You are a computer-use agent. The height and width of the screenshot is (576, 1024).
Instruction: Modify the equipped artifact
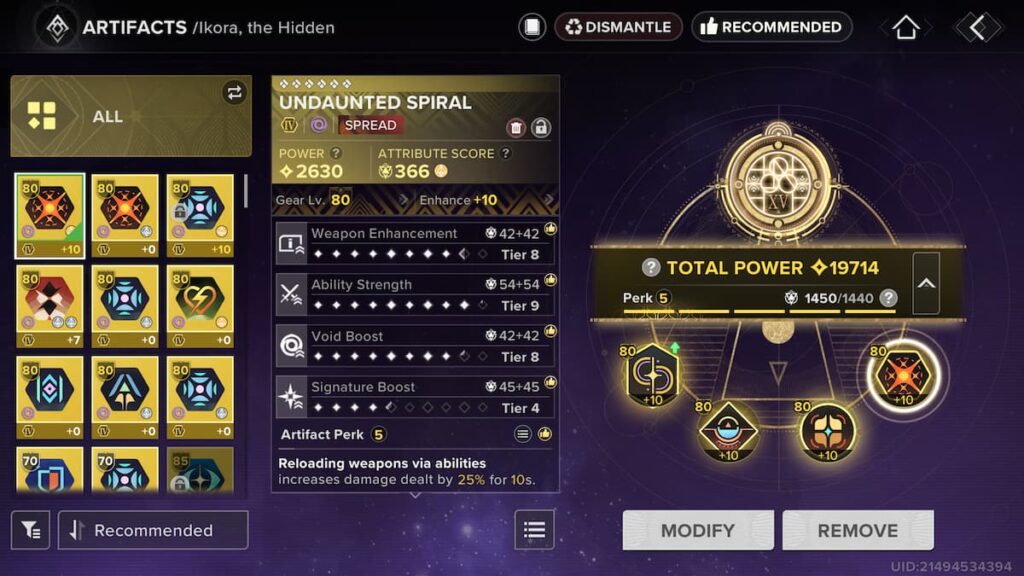click(698, 530)
